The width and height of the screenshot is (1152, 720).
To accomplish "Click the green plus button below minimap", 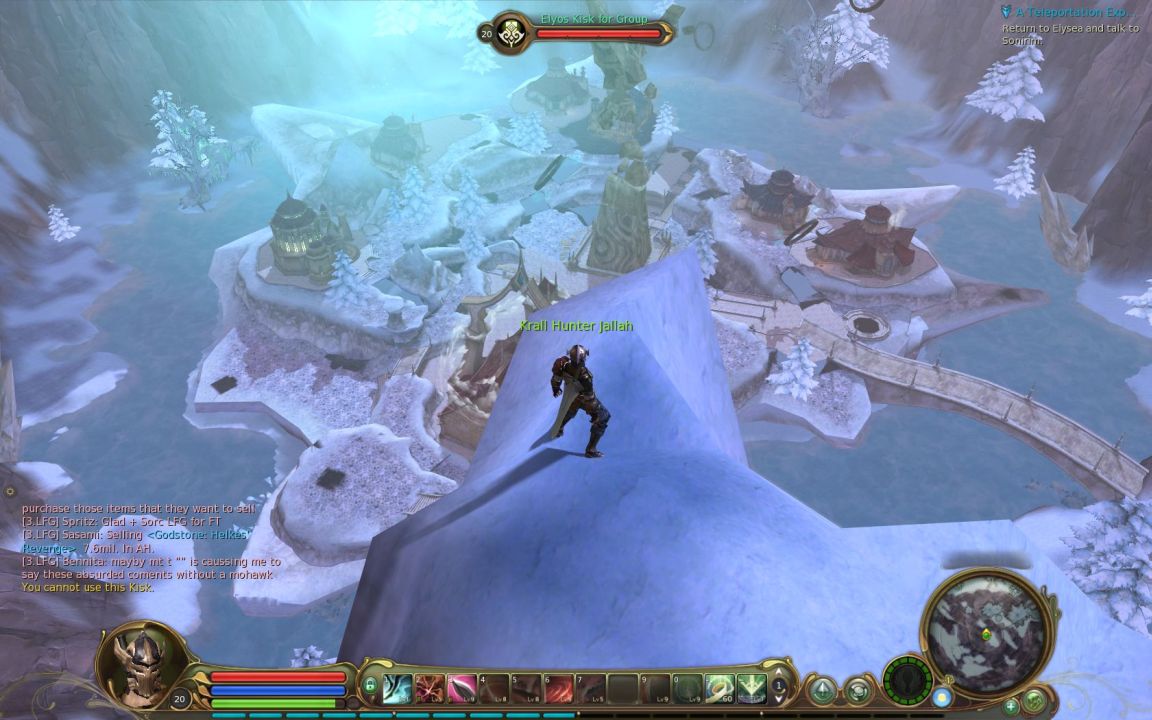I will pyautogui.click(x=1011, y=706).
